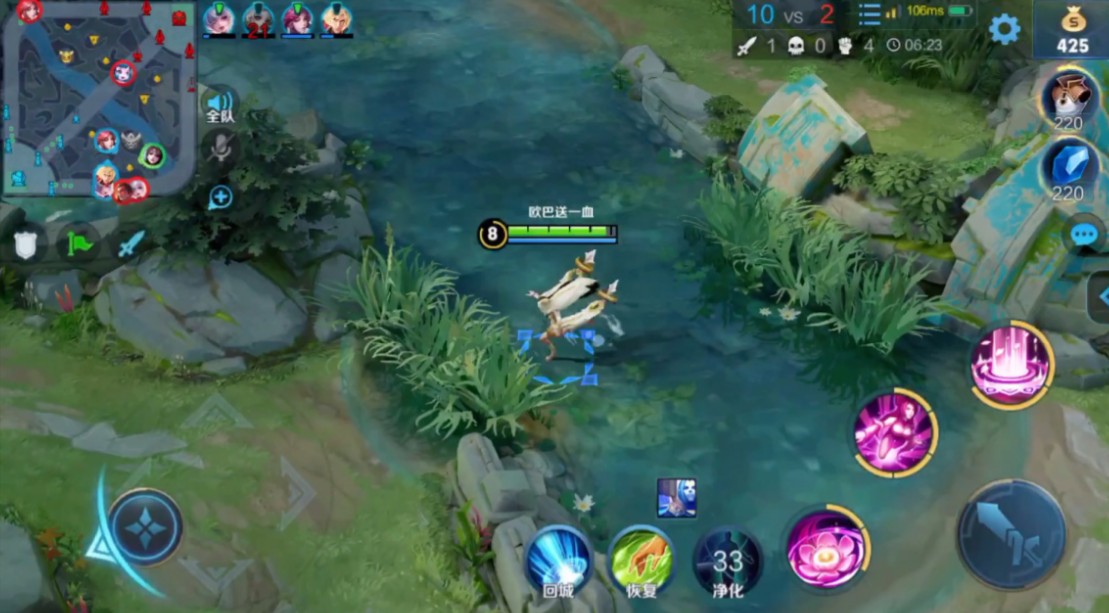1109x613 pixels.
Task: Toggle the 全队 team voice speaker
Action: [220, 105]
